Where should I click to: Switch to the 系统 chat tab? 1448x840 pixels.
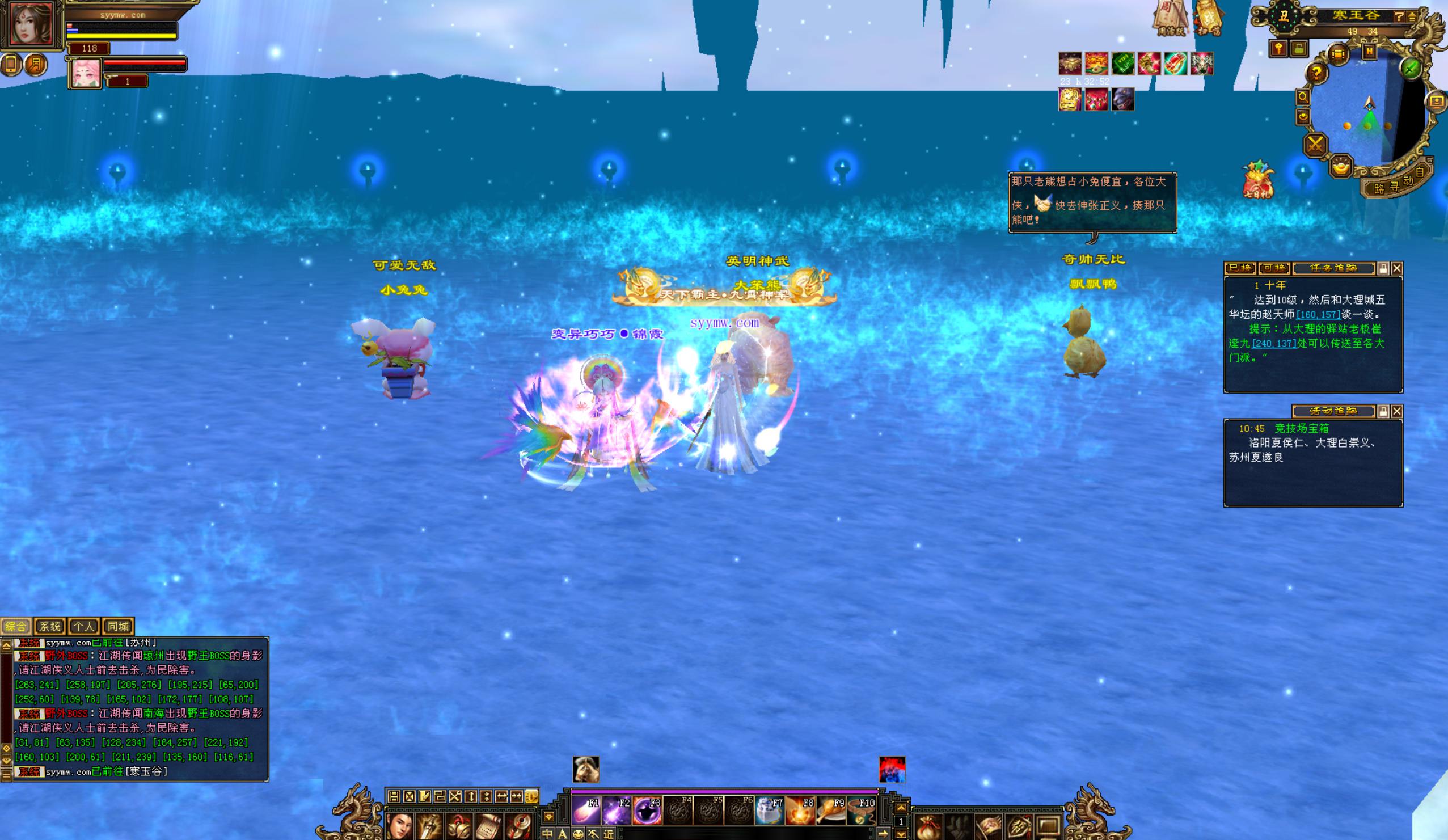50,626
